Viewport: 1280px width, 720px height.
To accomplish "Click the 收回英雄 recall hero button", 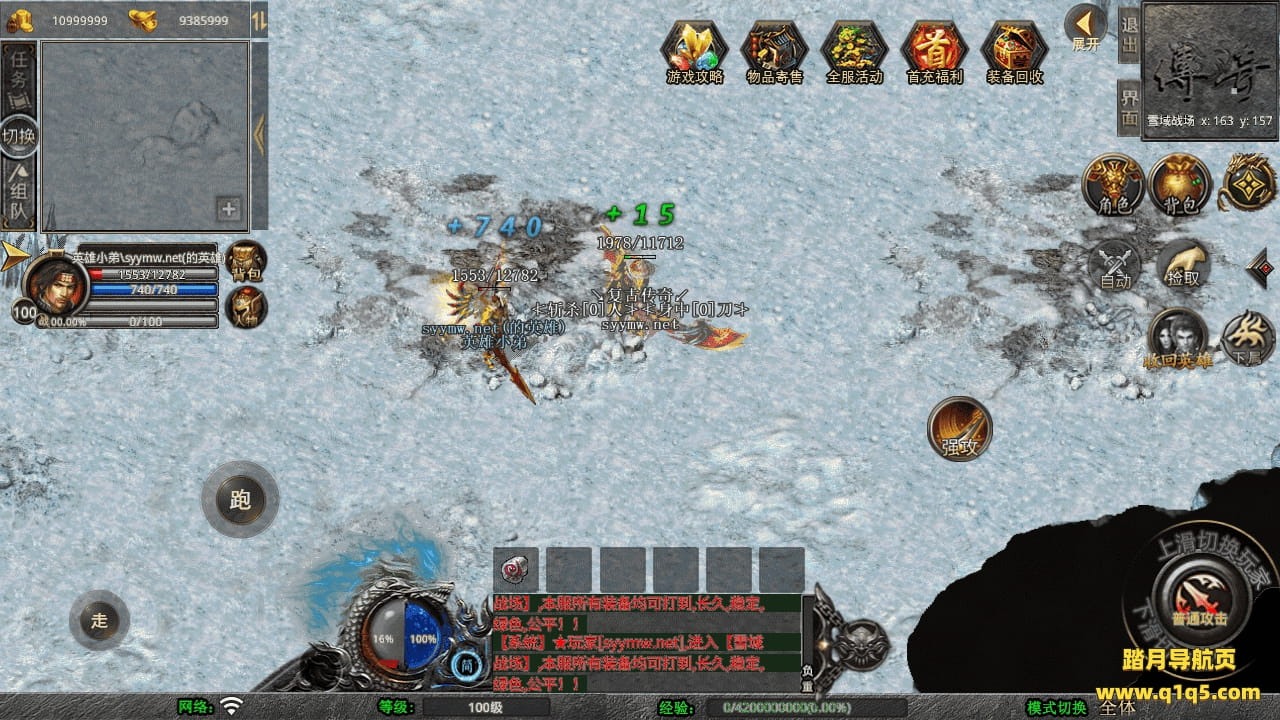I will 1178,338.
